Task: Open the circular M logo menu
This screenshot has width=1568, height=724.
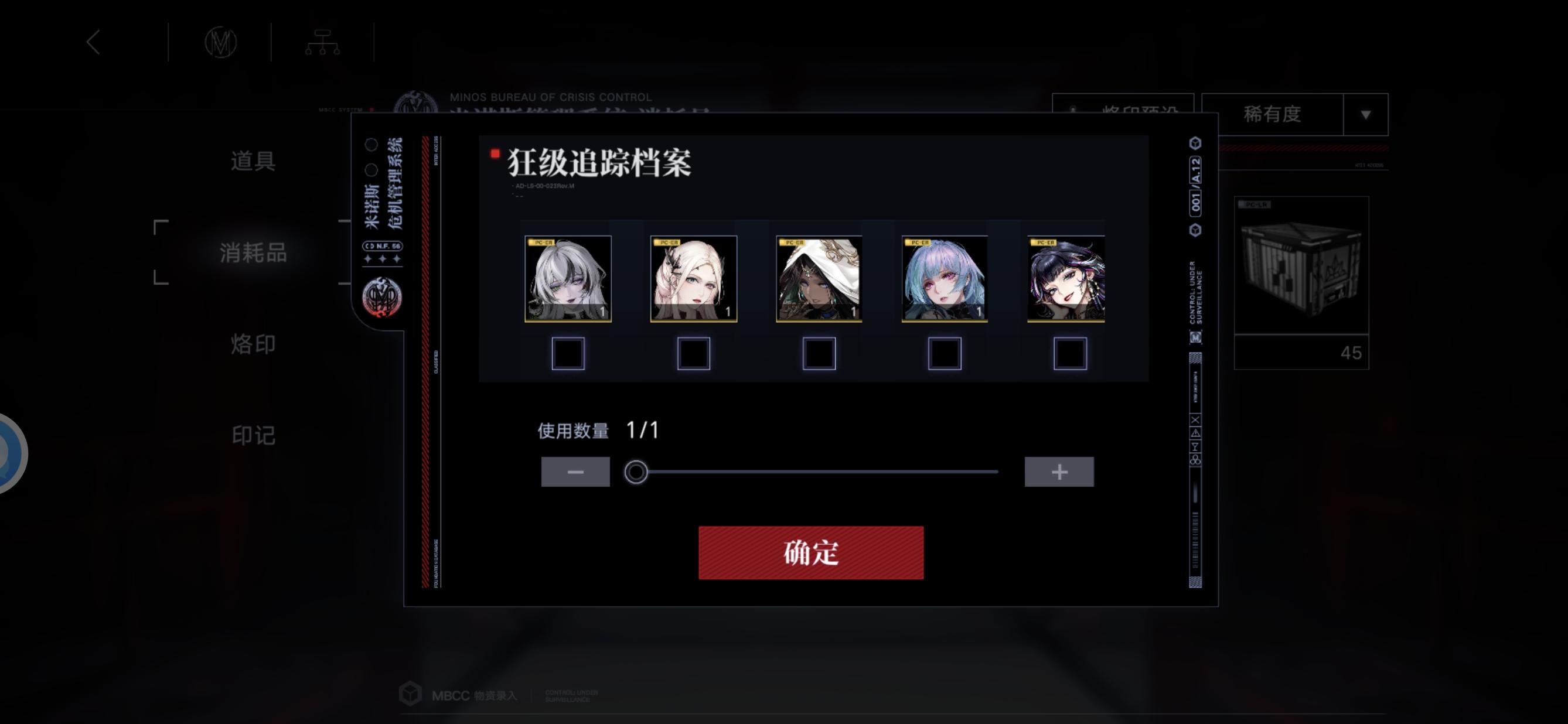Action: 219,42
